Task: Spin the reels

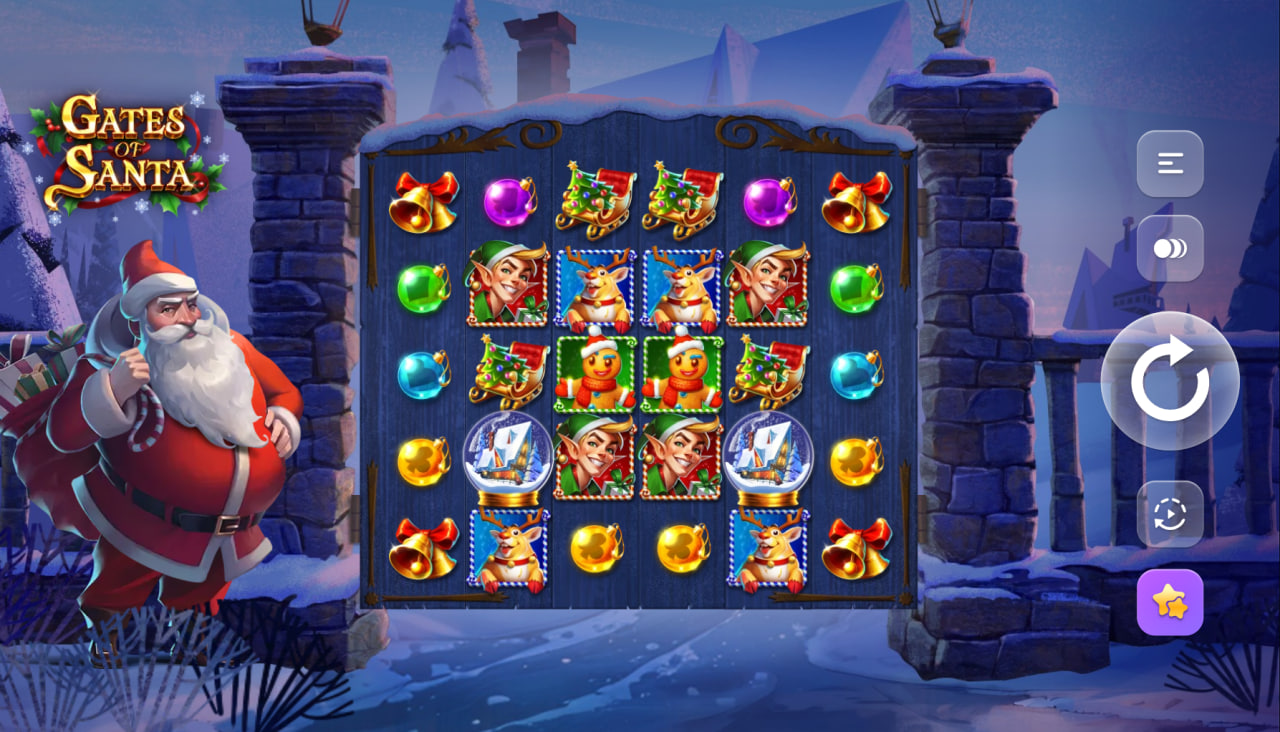Action: (x=1168, y=380)
